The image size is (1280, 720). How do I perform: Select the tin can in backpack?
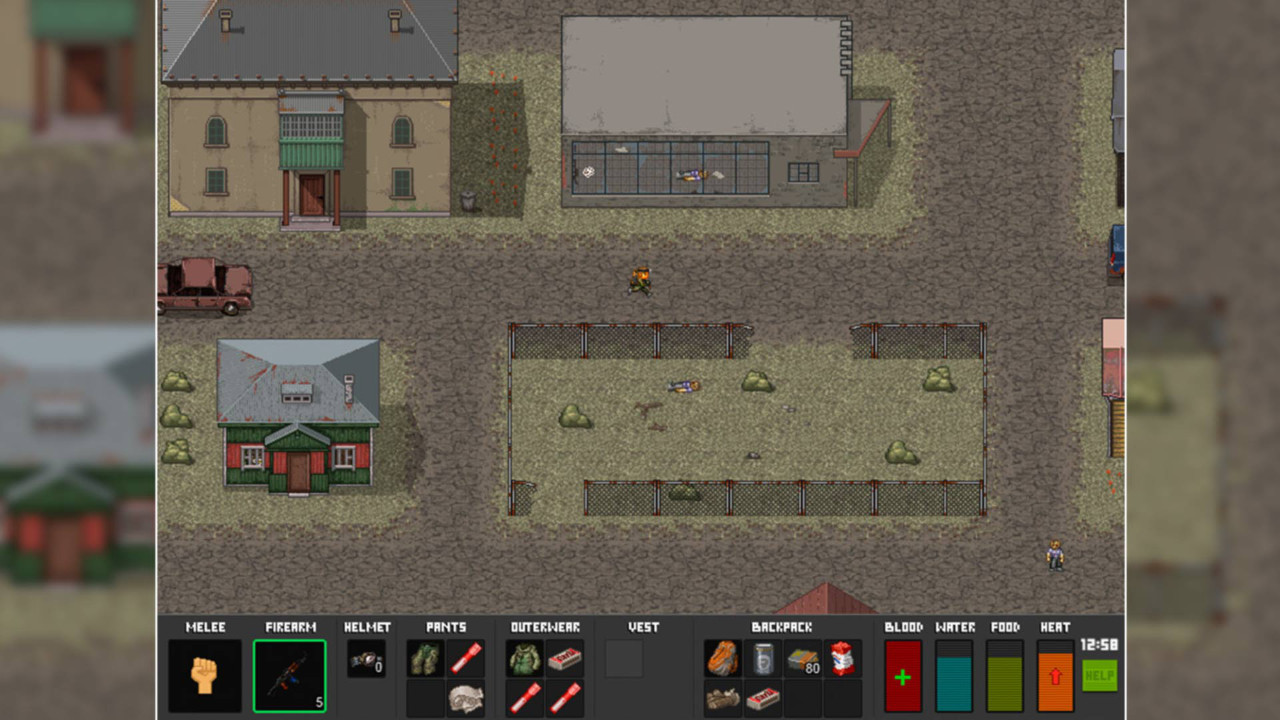point(763,659)
